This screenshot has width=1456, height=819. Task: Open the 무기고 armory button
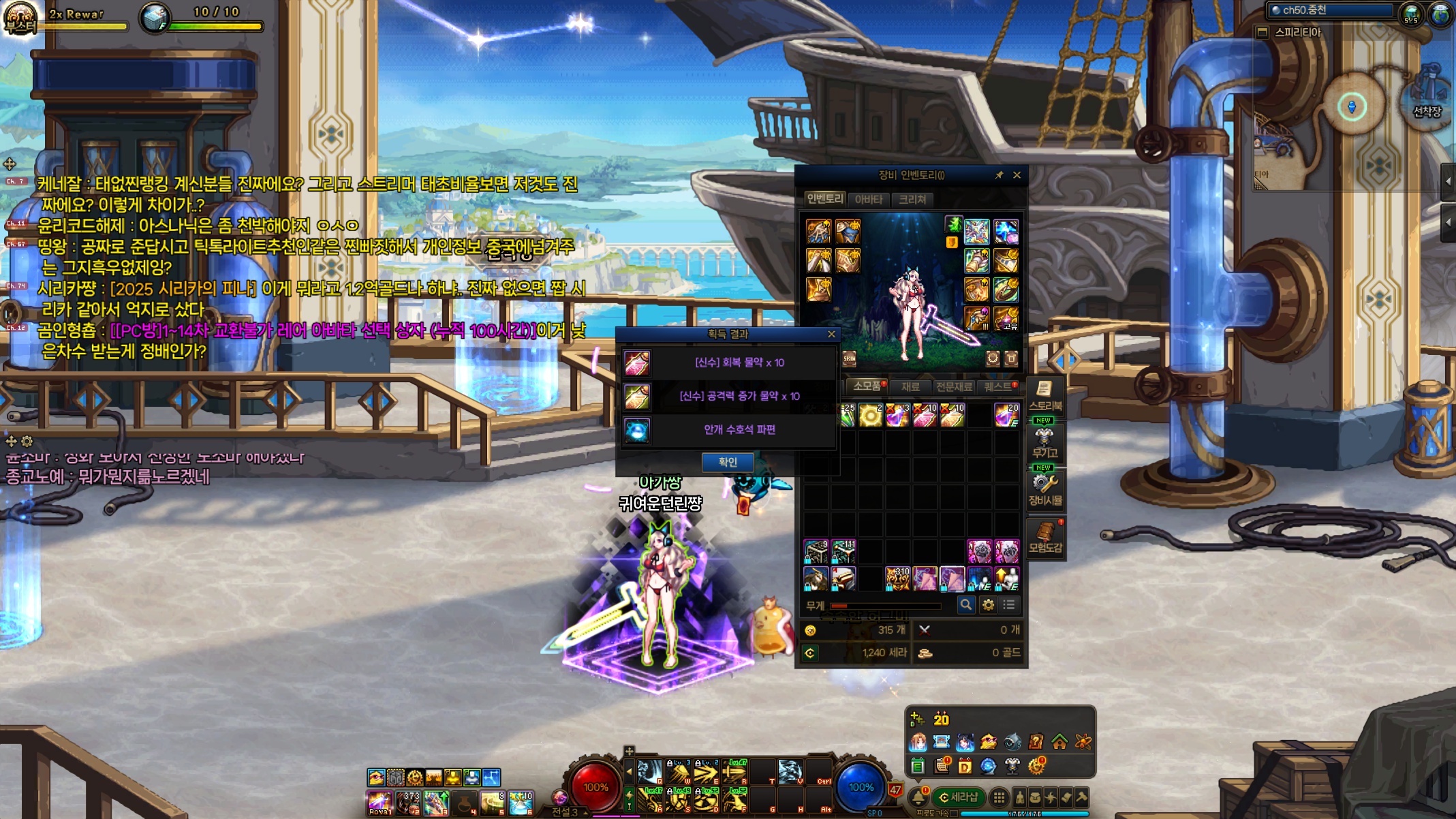(x=1044, y=442)
